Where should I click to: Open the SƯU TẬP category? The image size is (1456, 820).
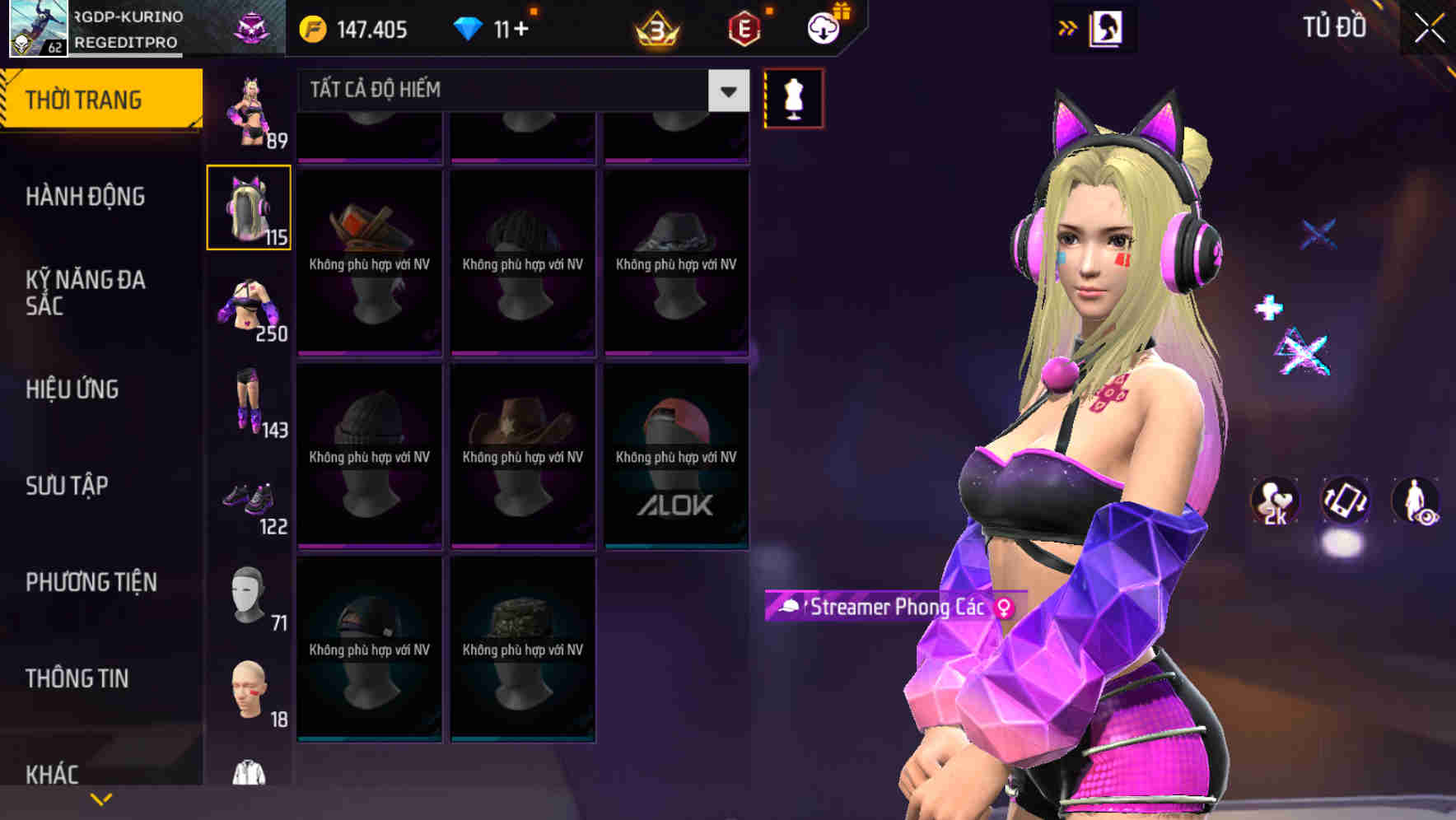[66, 486]
